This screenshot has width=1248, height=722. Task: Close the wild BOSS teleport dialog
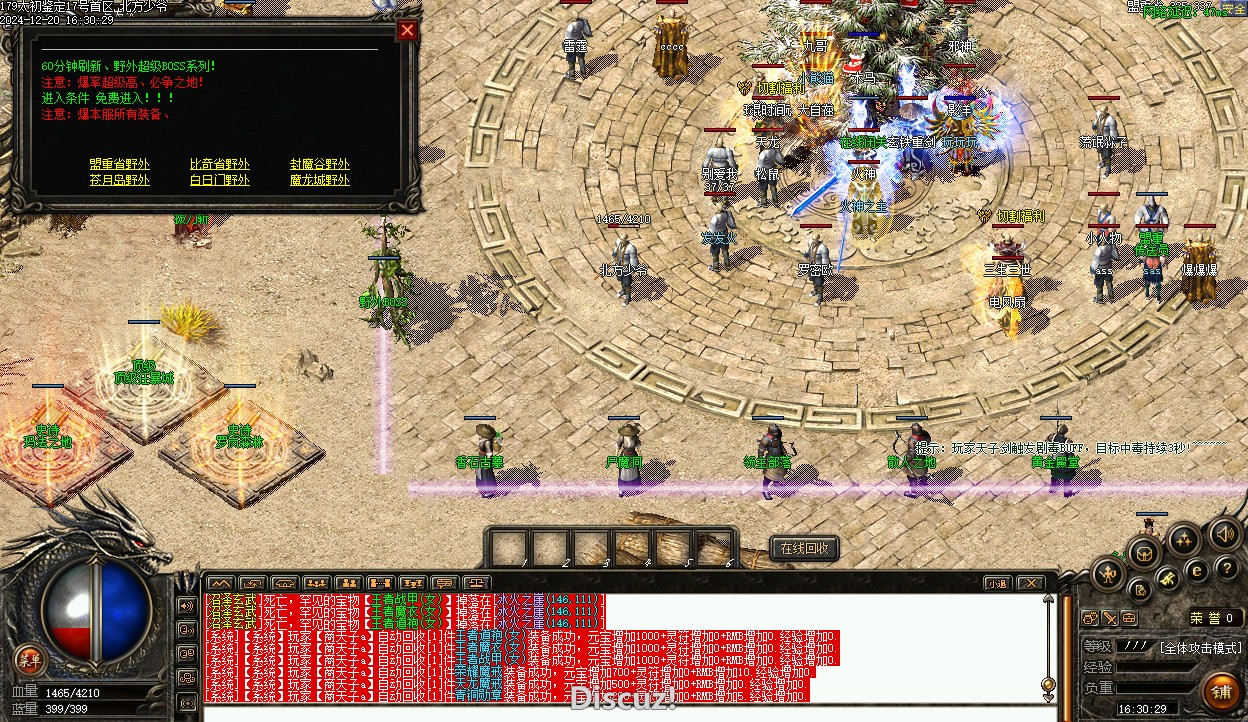[x=407, y=30]
